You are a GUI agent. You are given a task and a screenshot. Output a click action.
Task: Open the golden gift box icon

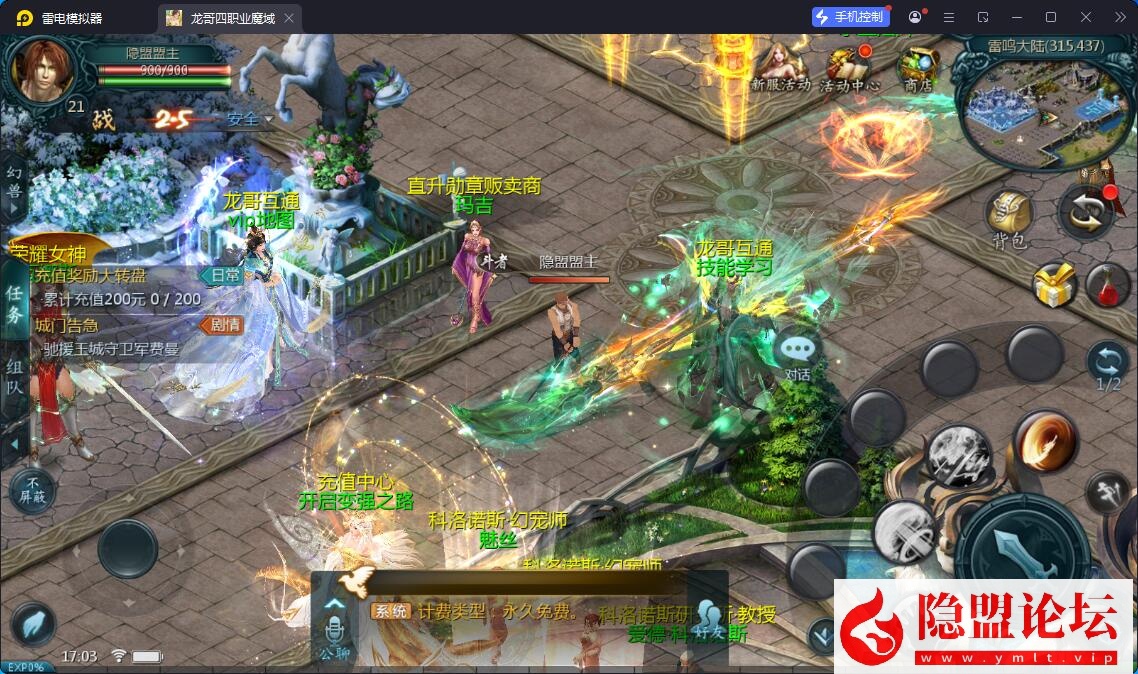[x=1053, y=285]
